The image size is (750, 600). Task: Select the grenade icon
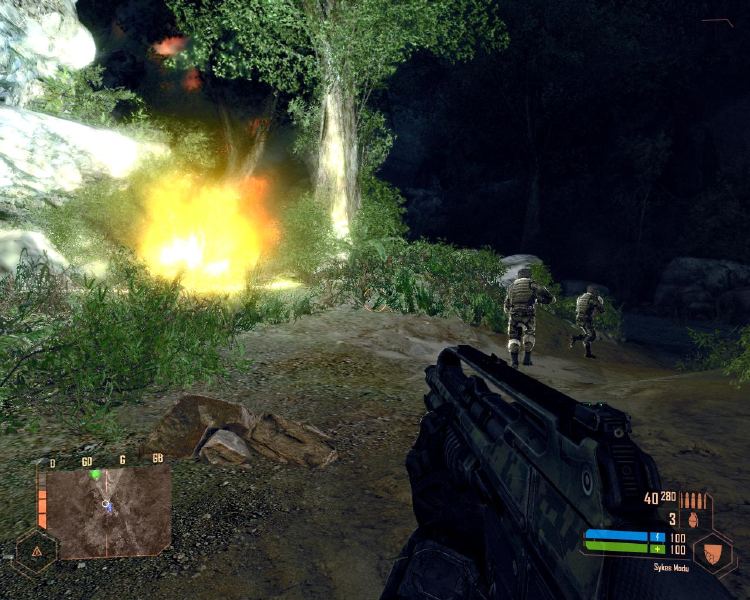(695, 519)
